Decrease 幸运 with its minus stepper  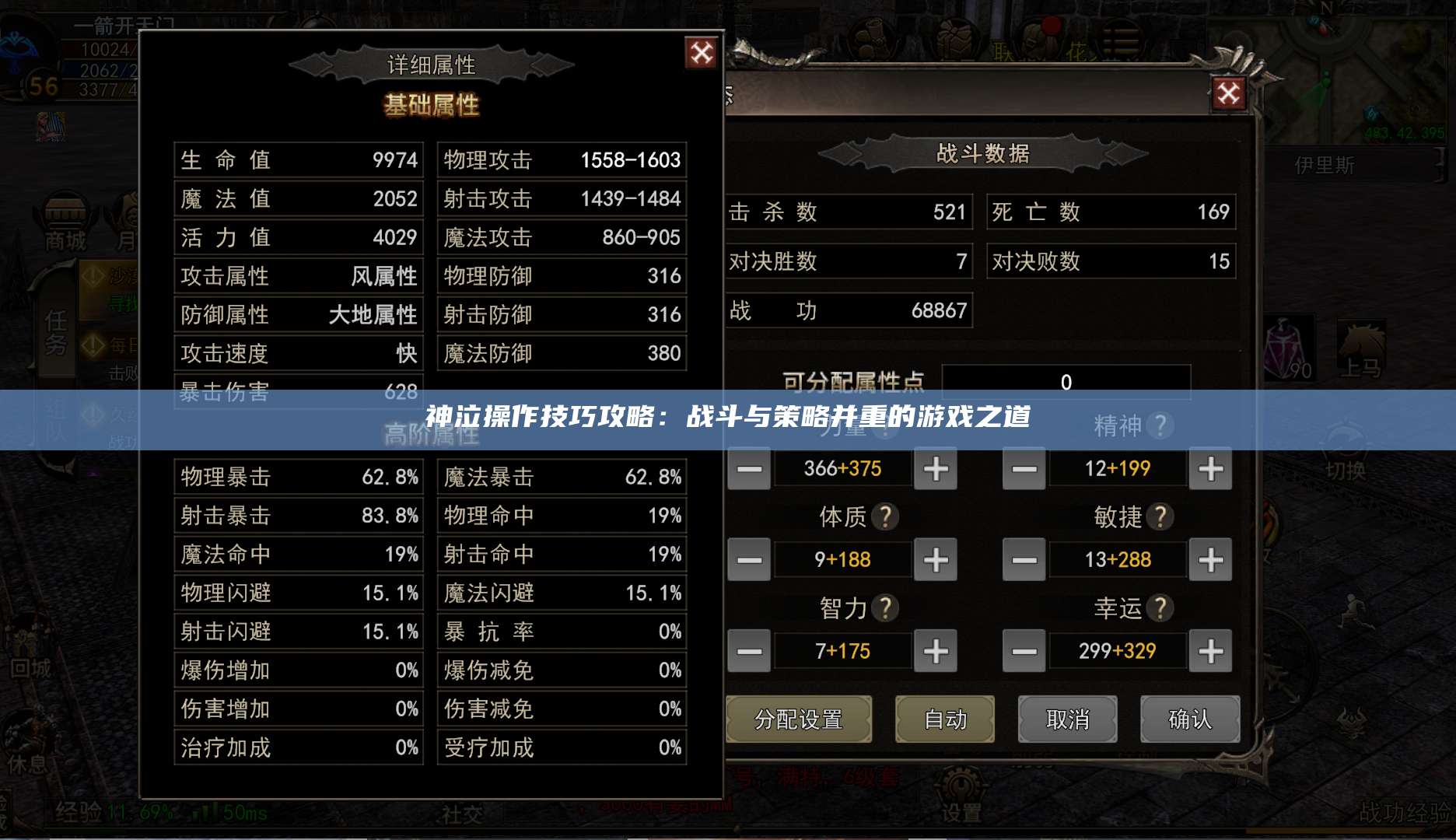1024,651
